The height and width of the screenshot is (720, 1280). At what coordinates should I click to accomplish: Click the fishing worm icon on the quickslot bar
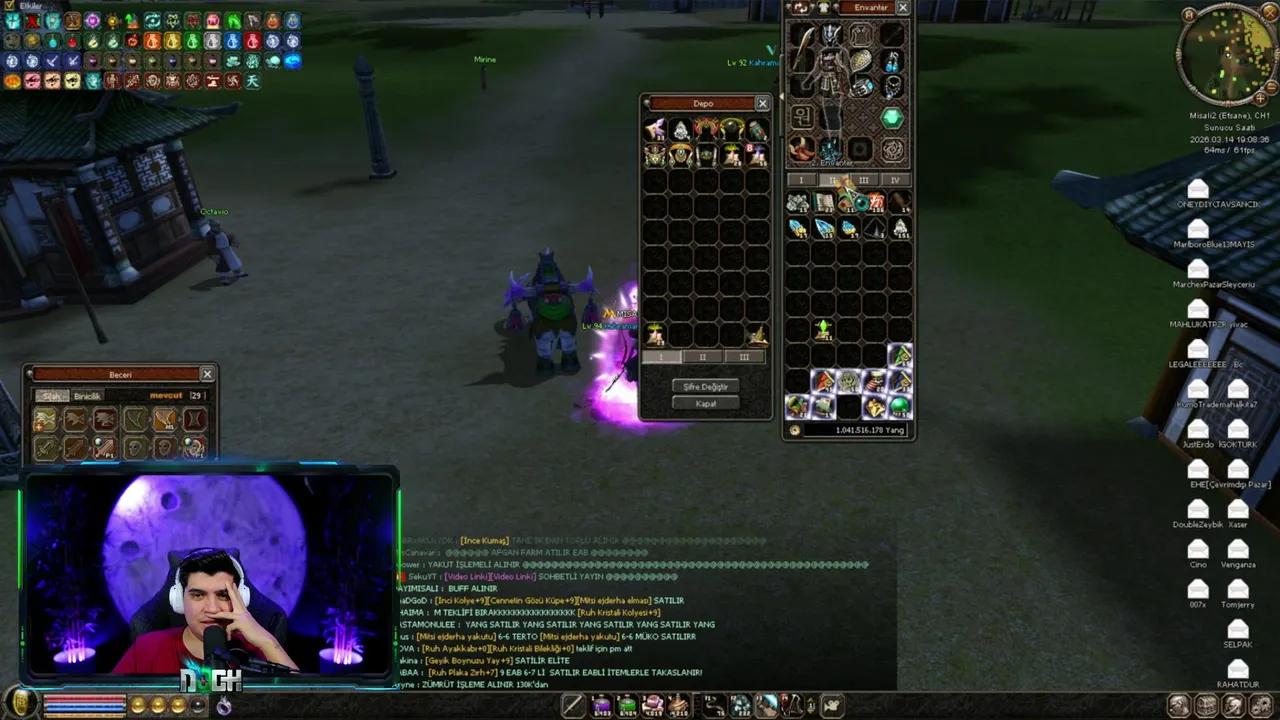[x=714, y=706]
